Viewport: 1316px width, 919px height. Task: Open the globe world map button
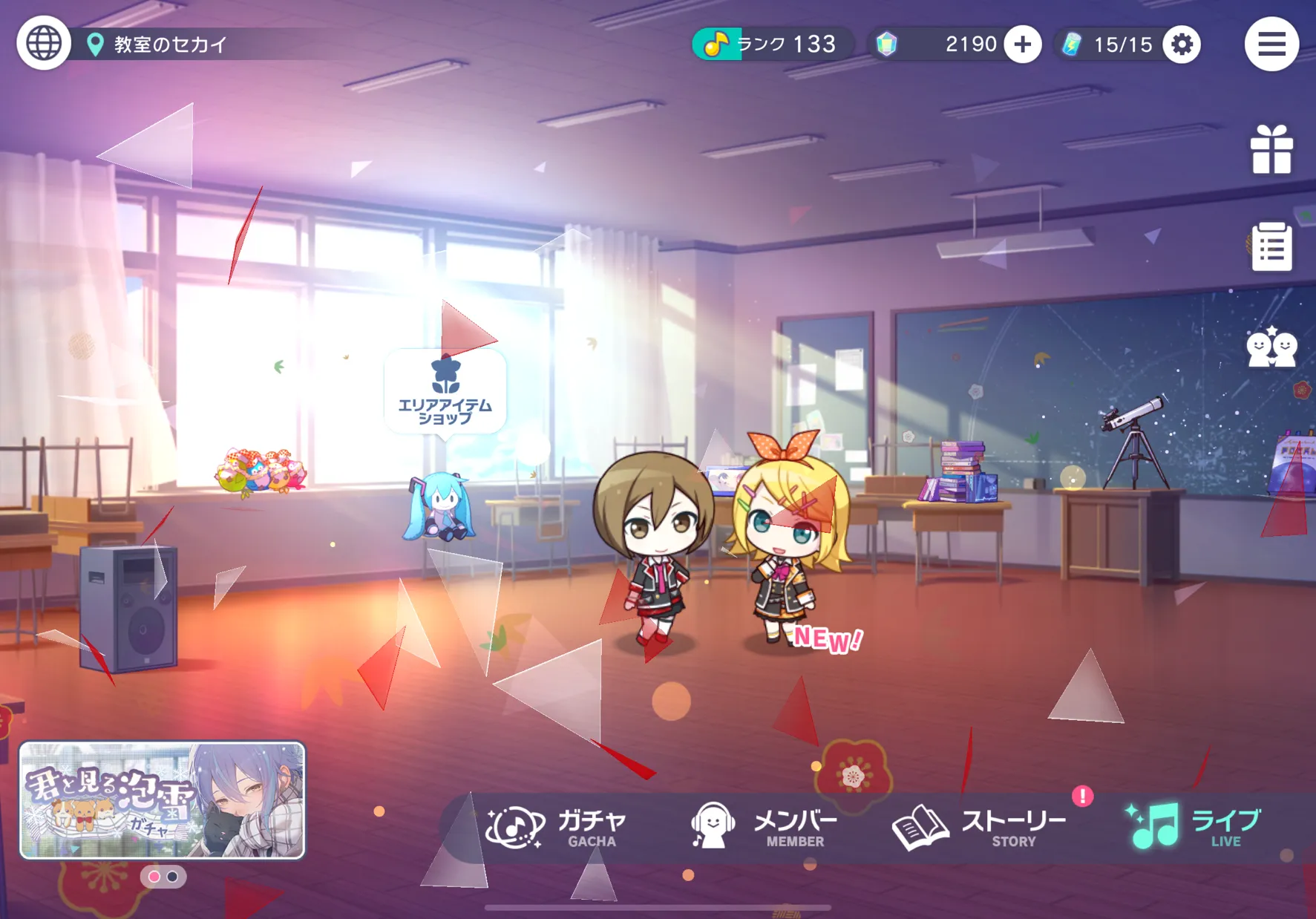click(x=44, y=44)
